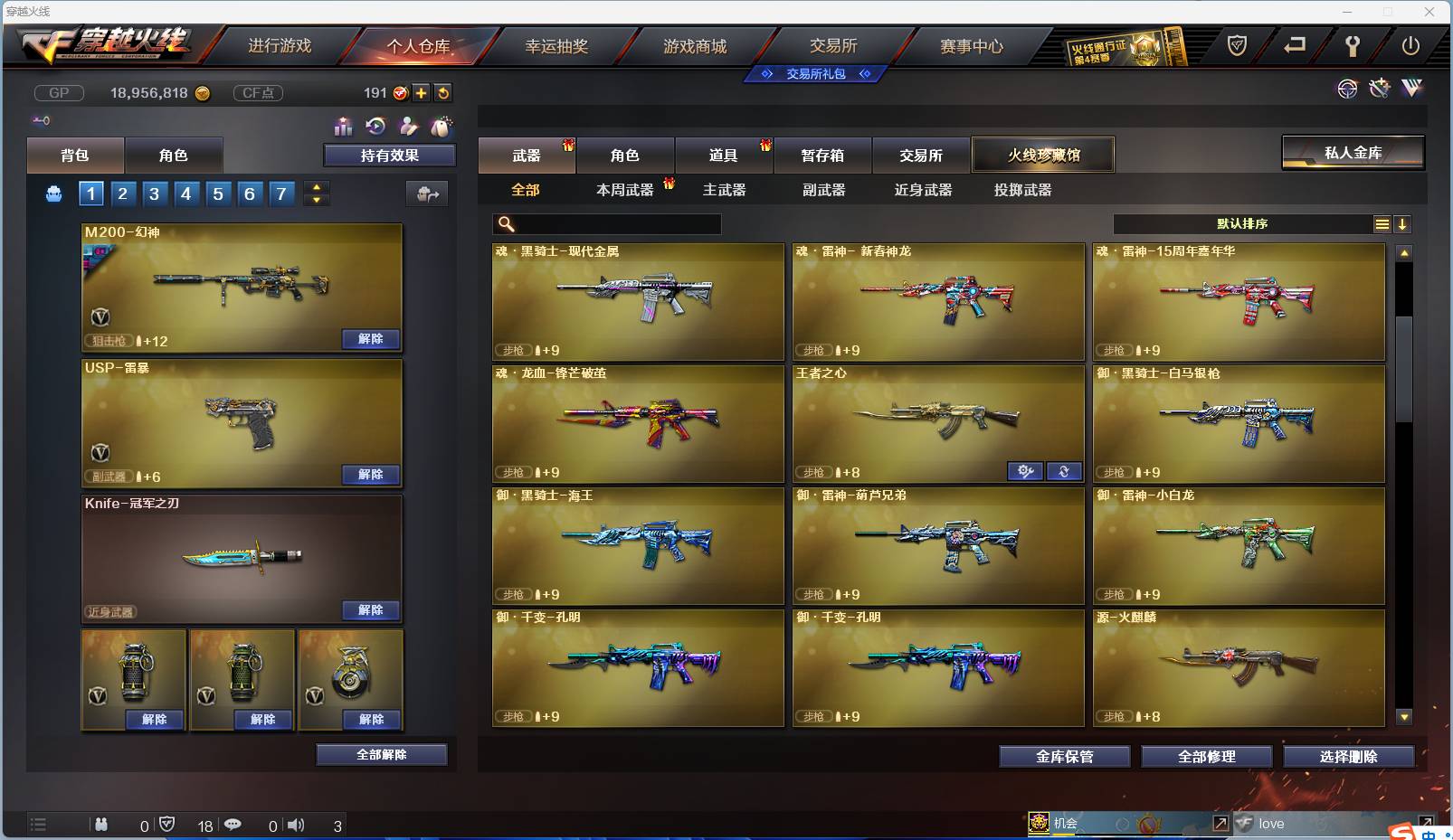Open the statistics bar-chart icon above the backpack

344,127
